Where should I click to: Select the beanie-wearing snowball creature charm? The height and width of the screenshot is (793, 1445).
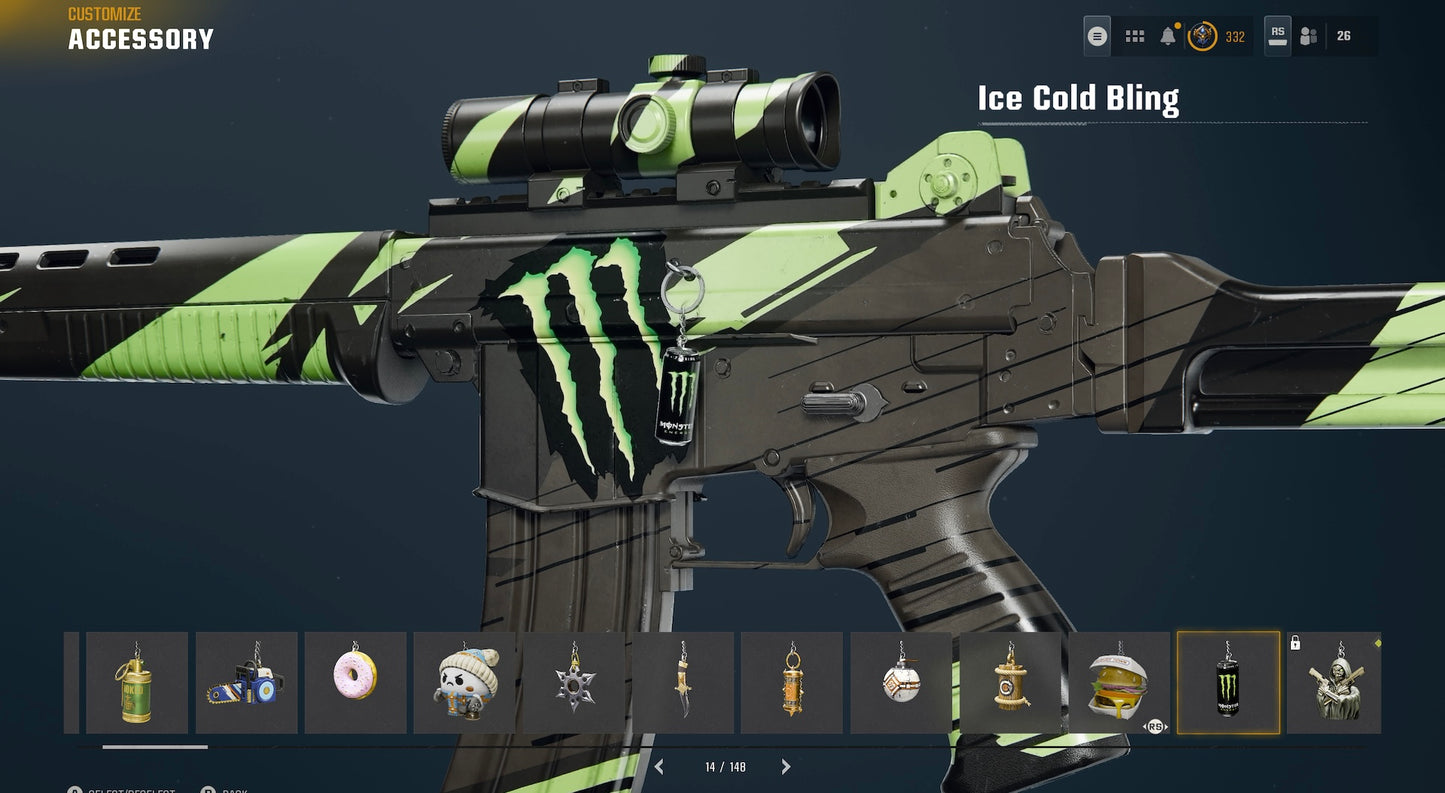[464, 683]
